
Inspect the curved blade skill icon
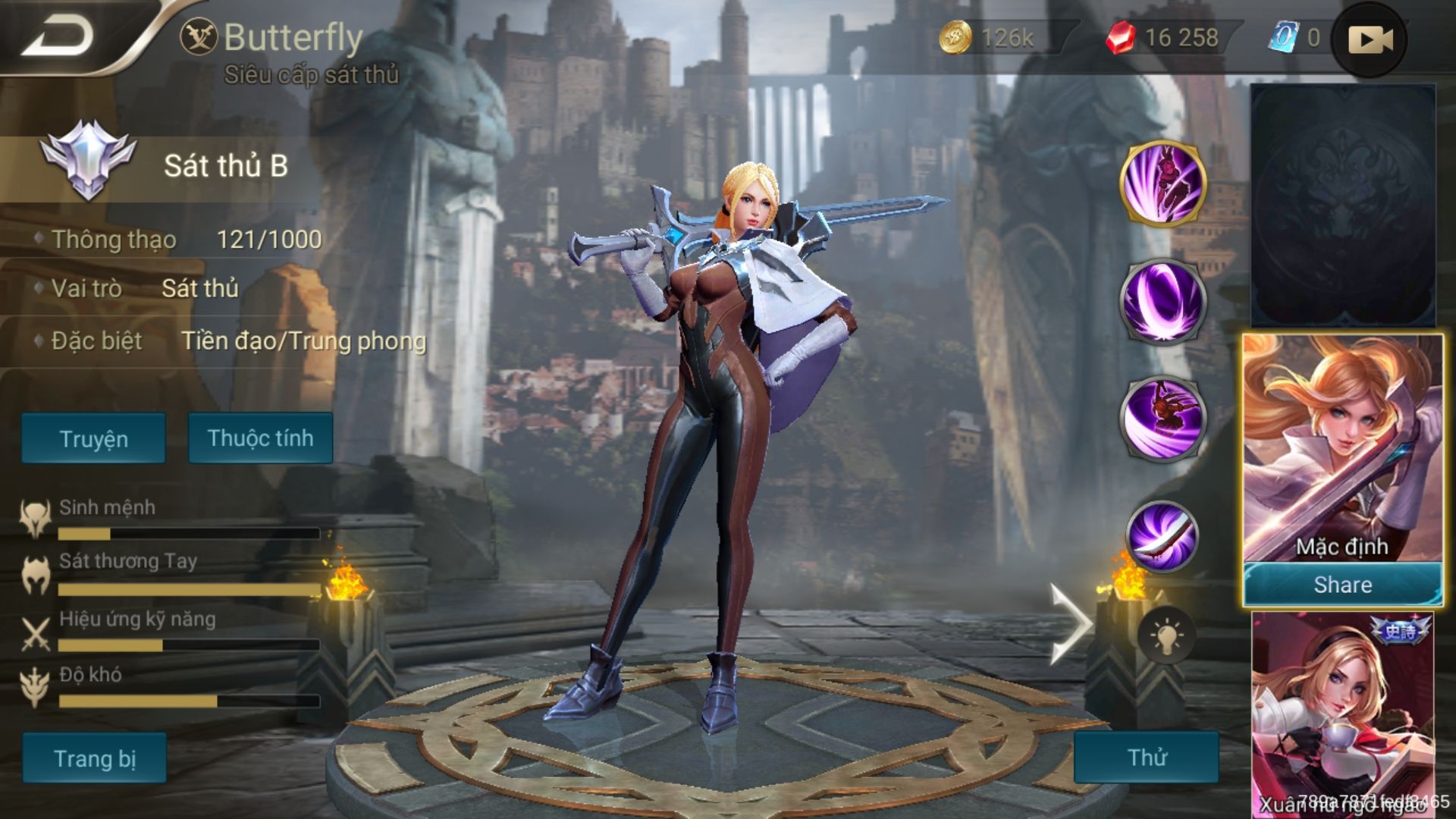pyautogui.click(x=1163, y=535)
